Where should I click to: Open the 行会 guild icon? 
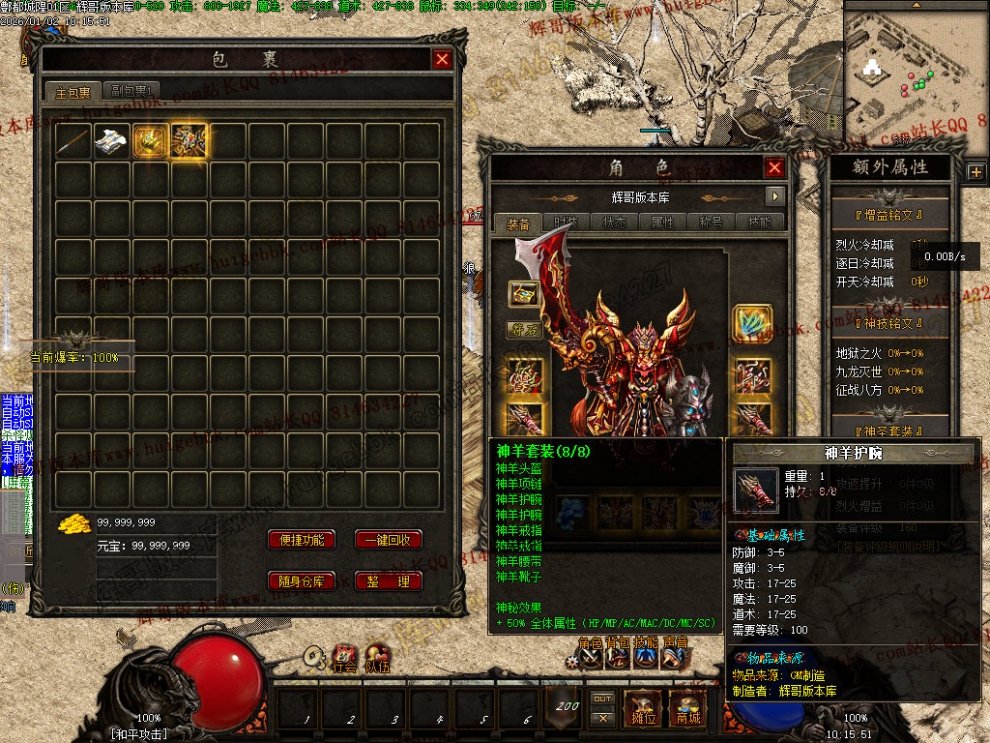click(344, 656)
